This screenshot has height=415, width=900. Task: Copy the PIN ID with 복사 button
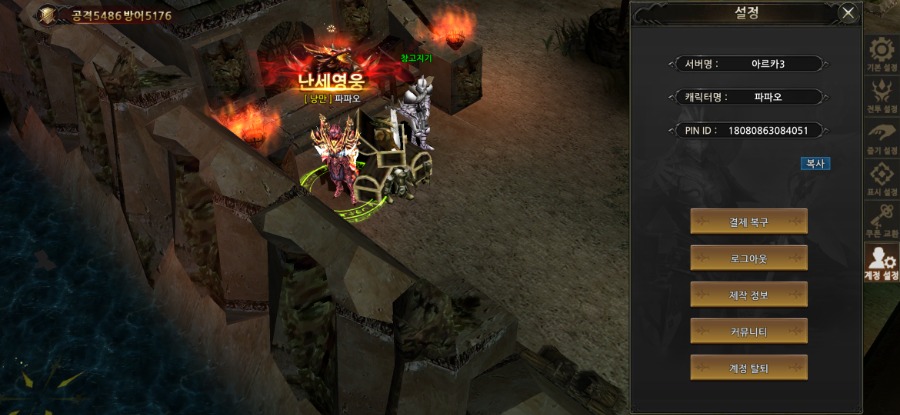(x=815, y=163)
